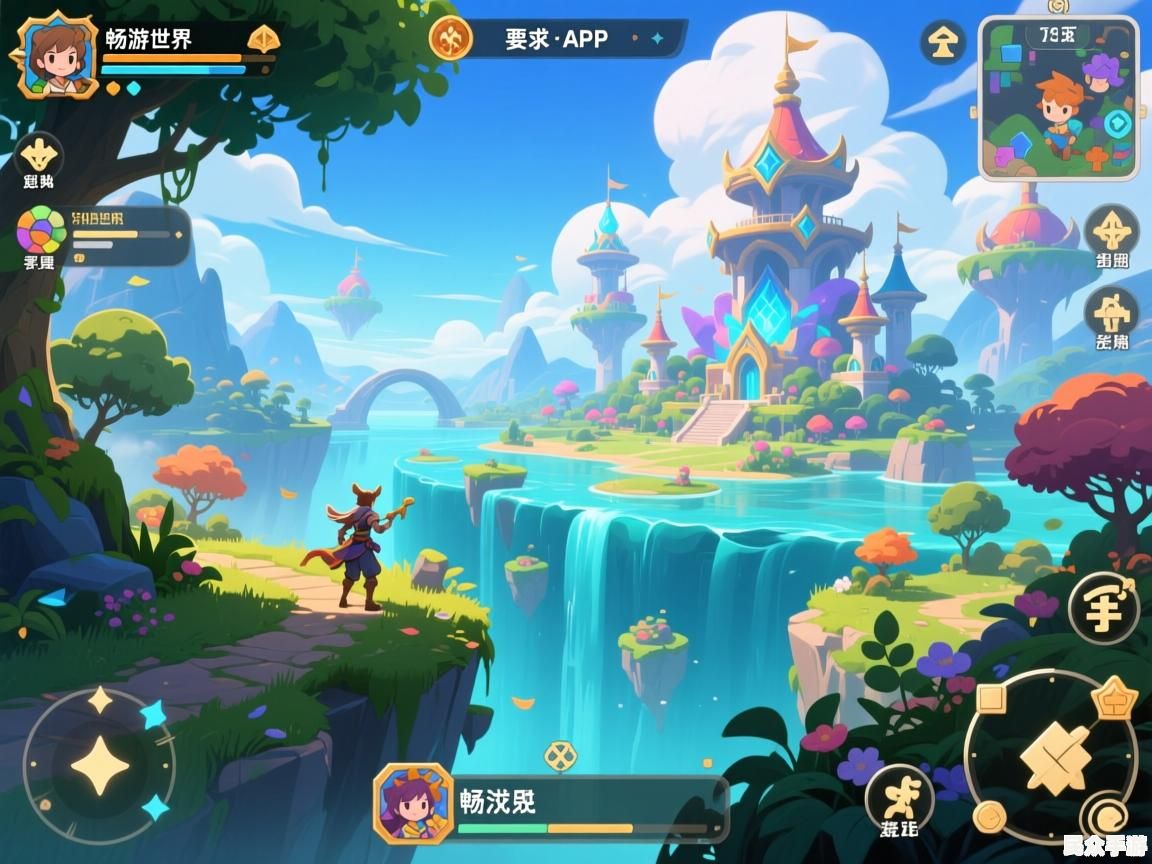Click the gold emblem beside 畅游世界
The image size is (1152, 864).
click(x=263, y=39)
